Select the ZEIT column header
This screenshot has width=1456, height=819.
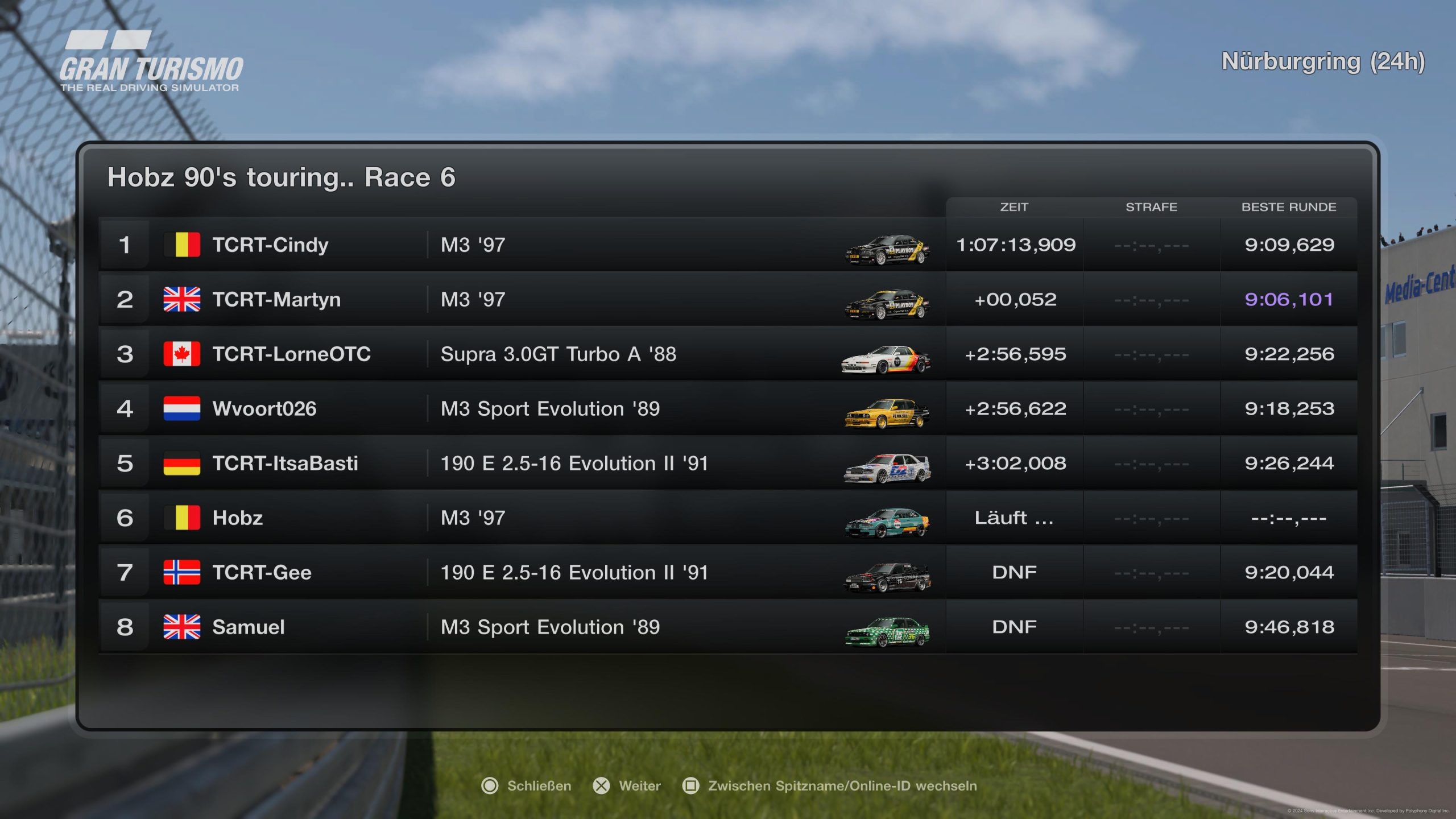click(x=1014, y=207)
